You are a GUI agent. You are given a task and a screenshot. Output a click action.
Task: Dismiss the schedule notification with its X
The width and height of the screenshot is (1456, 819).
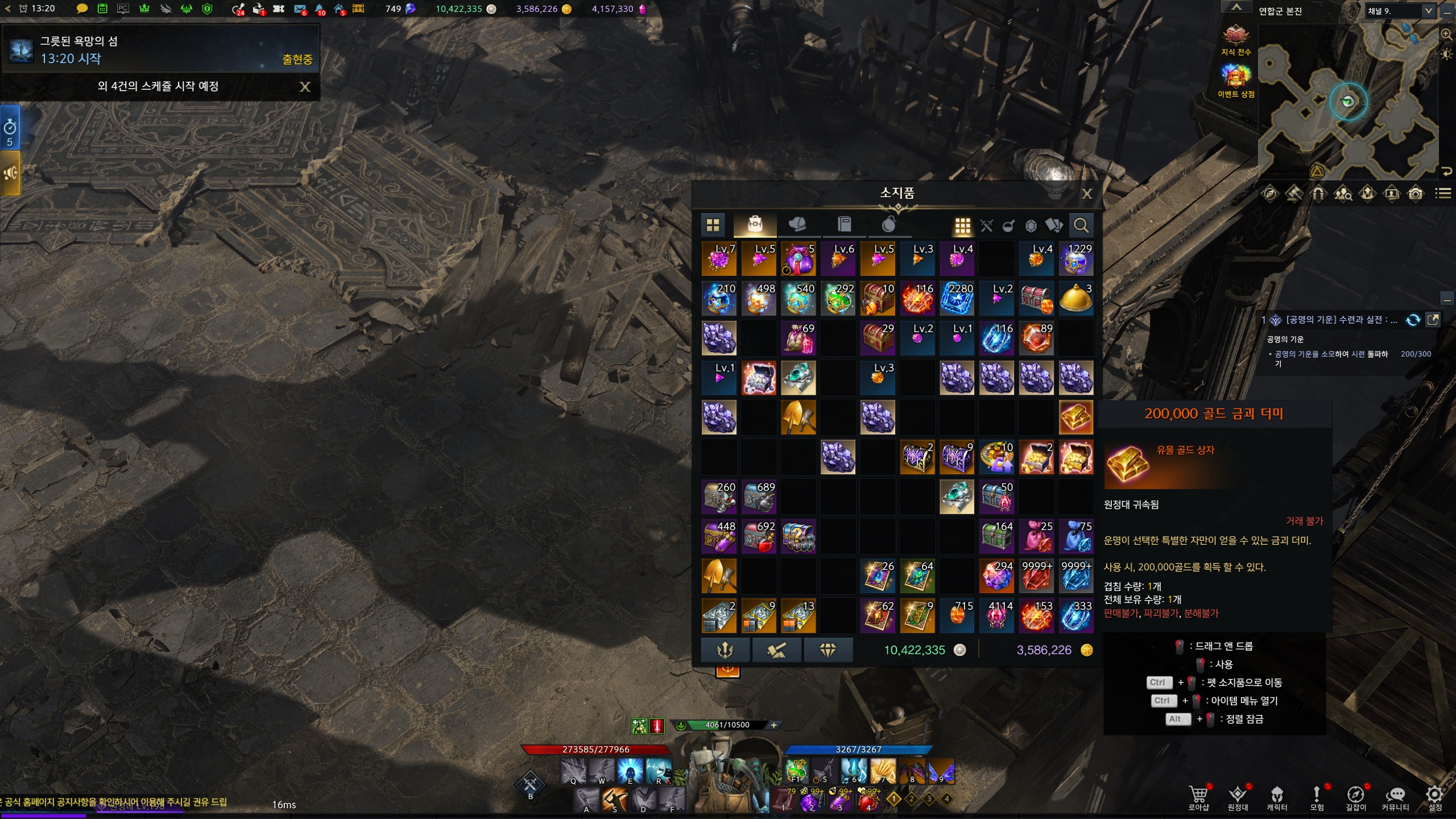(305, 86)
